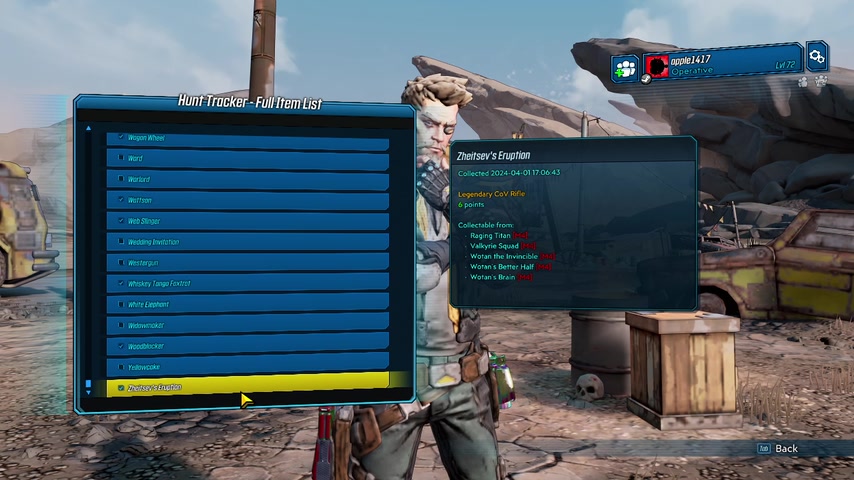
Task: Open the add friends social button
Action: (626, 68)
